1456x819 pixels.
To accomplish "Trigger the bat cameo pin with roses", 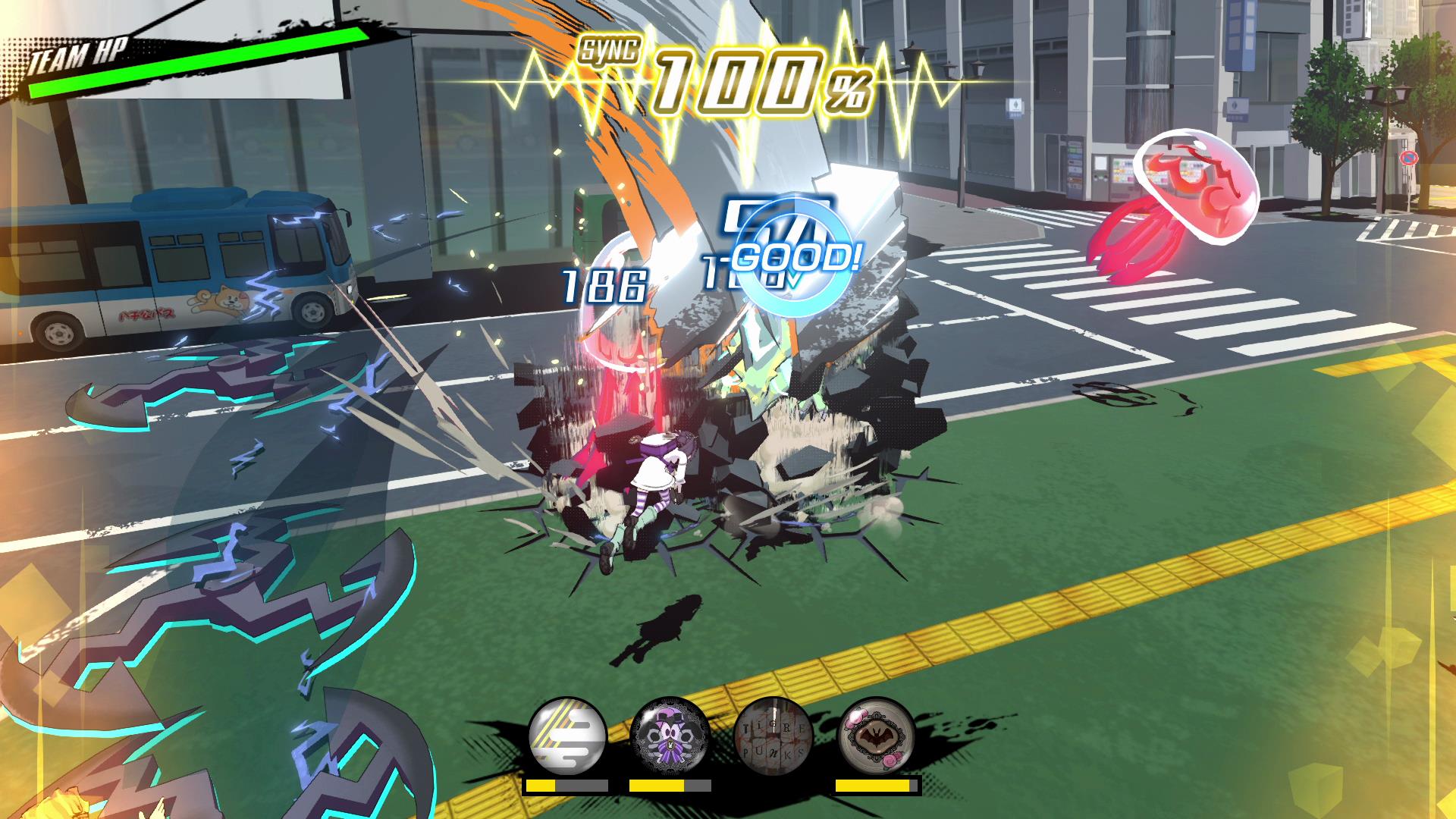I will pos(877,736).
